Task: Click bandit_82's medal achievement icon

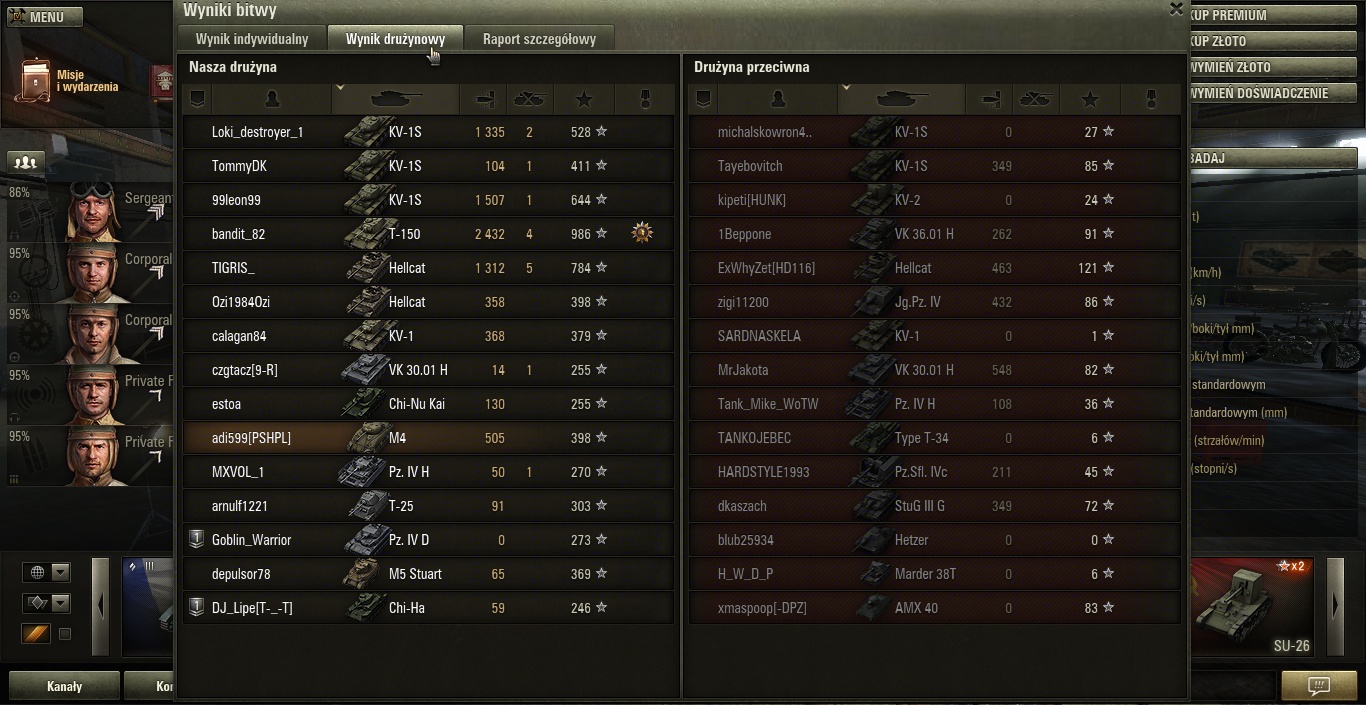Action: pyautogui.click(x=642, y=234)
